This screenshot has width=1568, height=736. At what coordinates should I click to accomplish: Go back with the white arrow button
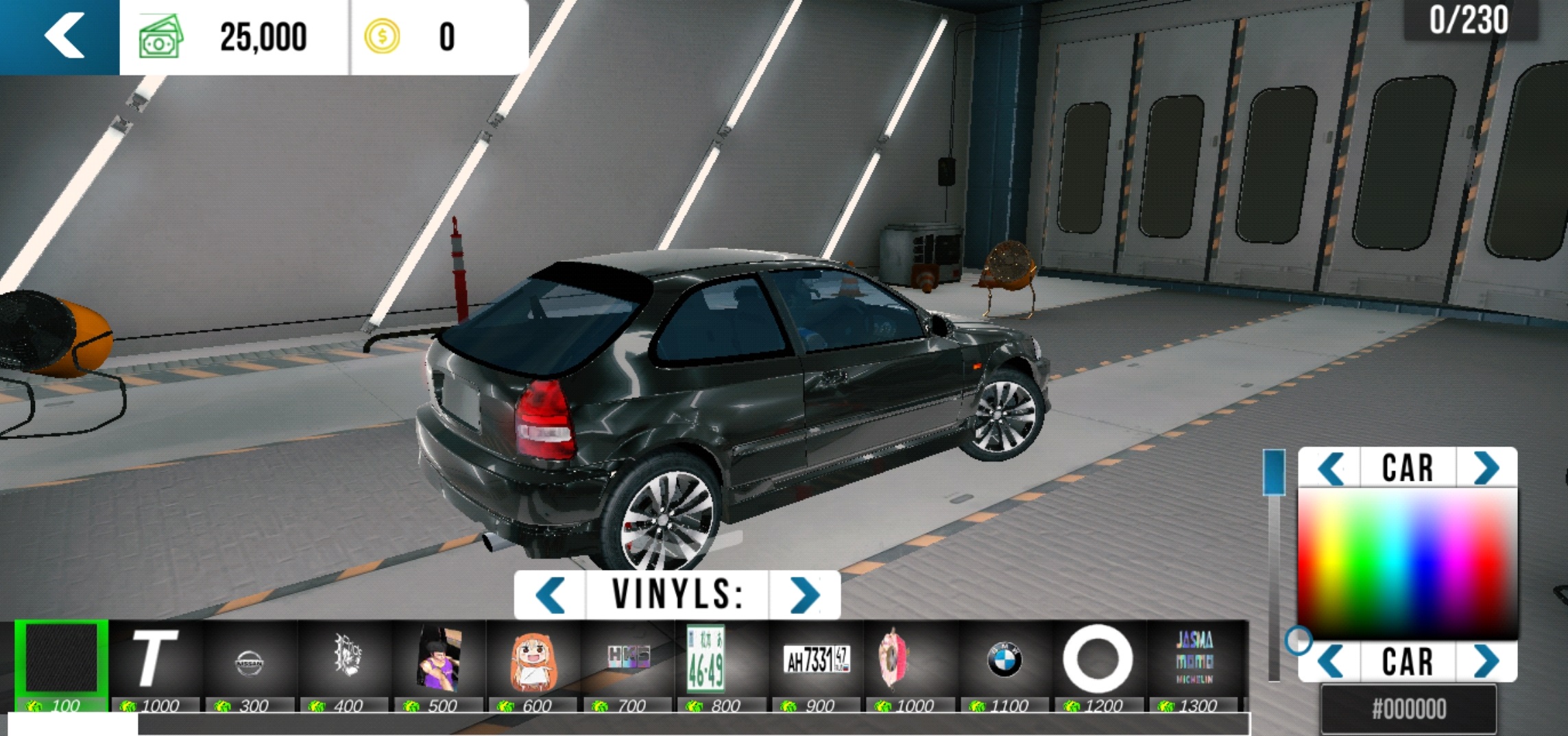(63, 36)
